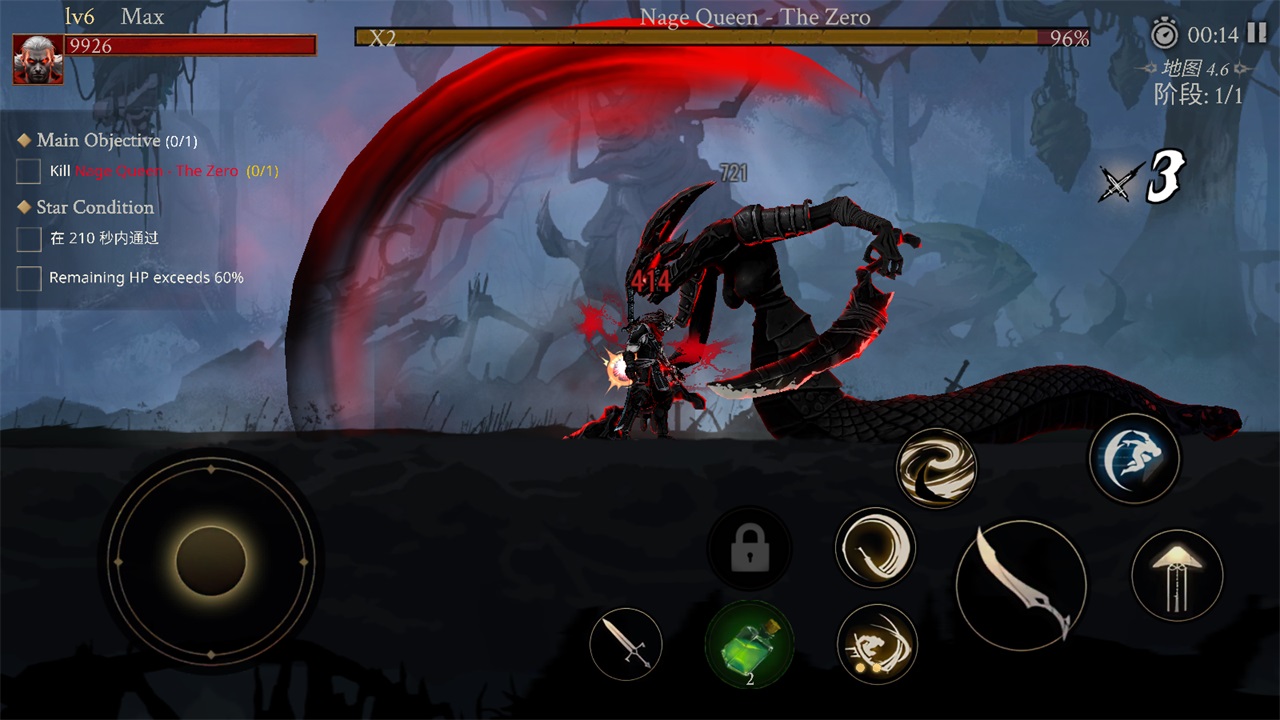The image size is (1280, 720).
Task: Use the glowing mushroom-shaped skill
Action: pos(1176,575)
